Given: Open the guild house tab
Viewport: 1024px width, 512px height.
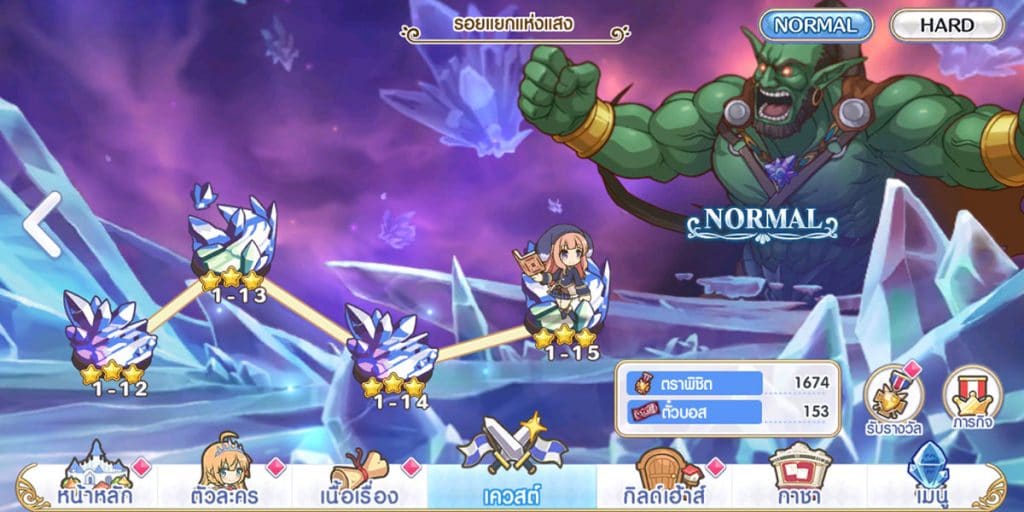Looking at the screenshot, I should point(662,475).
